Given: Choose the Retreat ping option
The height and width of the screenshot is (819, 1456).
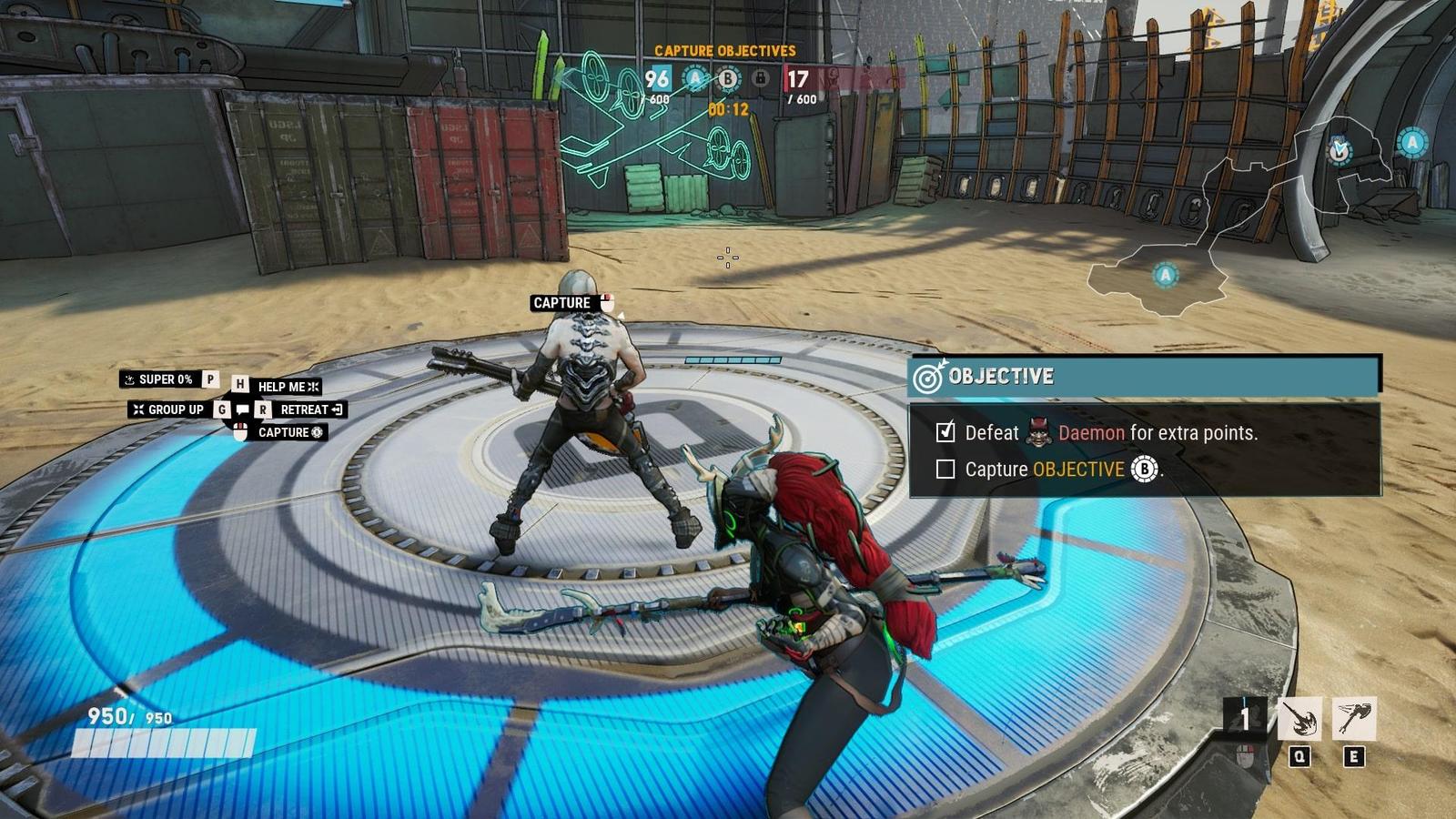Looking at the screenshot, I should (x=310, y=409).
